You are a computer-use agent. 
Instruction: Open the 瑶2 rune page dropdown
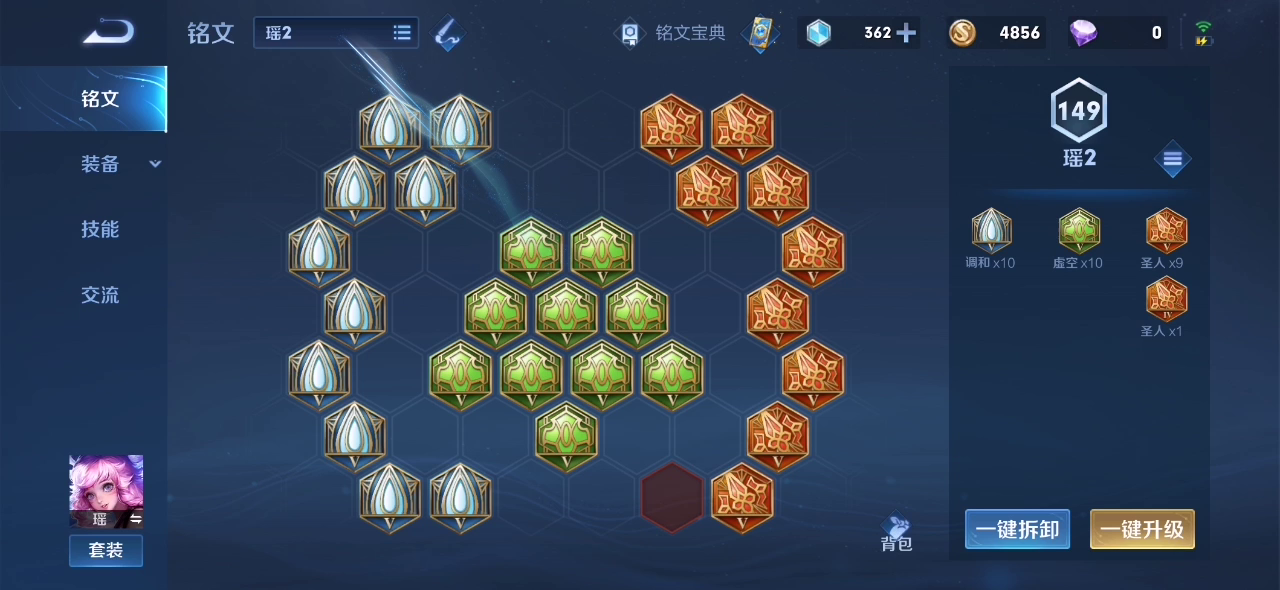pyautogui.click(x=336, y=33)
